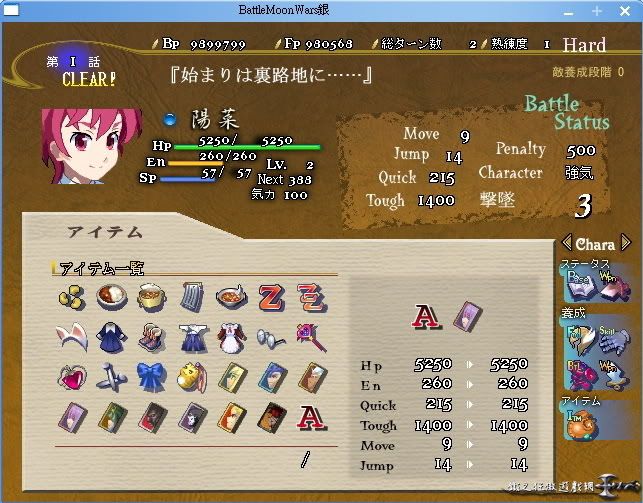Select the yellow cat bell charm item

point(191,377)
